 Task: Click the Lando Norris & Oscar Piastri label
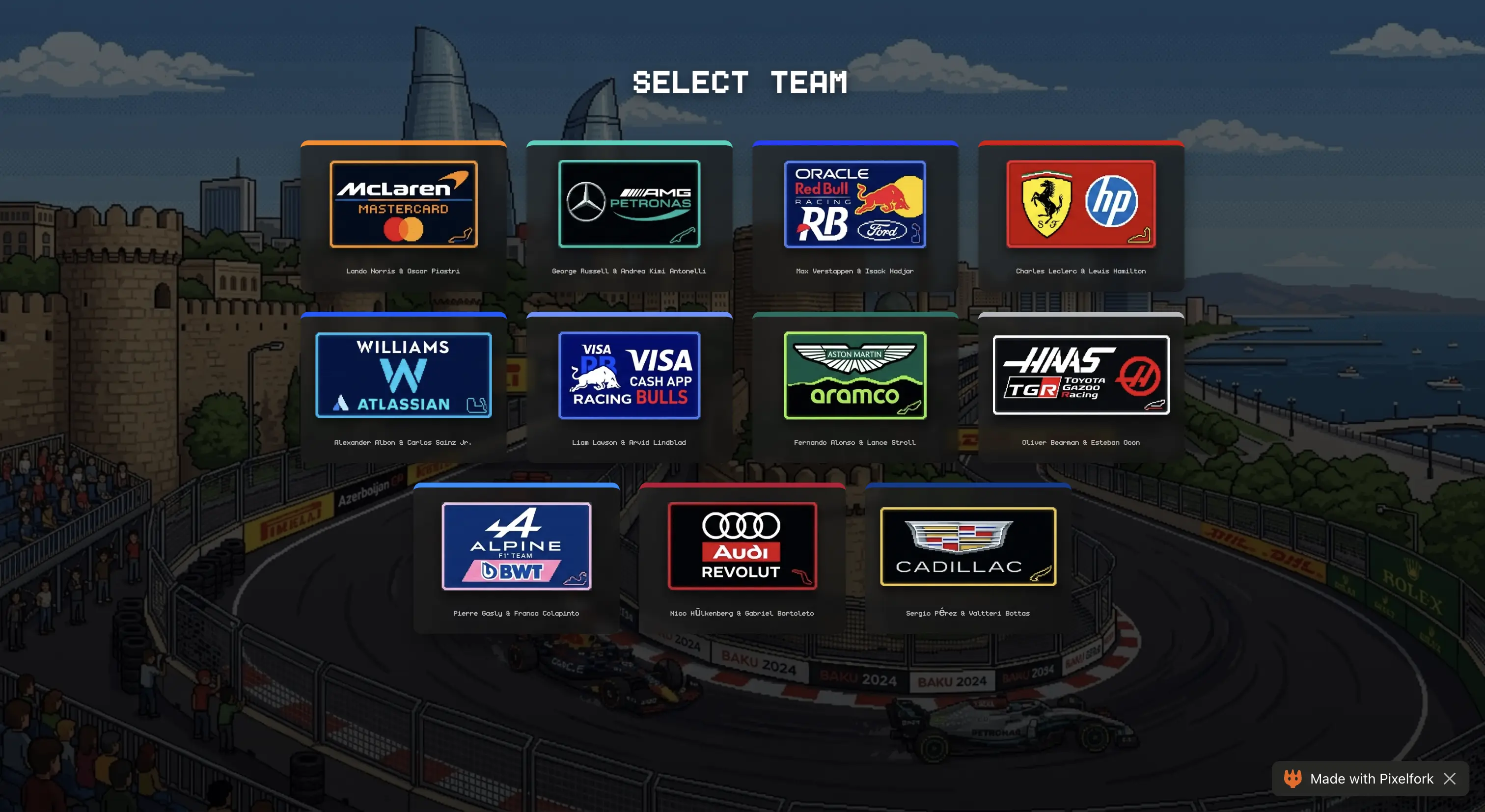pyautogui.click(x=404, y=271)
